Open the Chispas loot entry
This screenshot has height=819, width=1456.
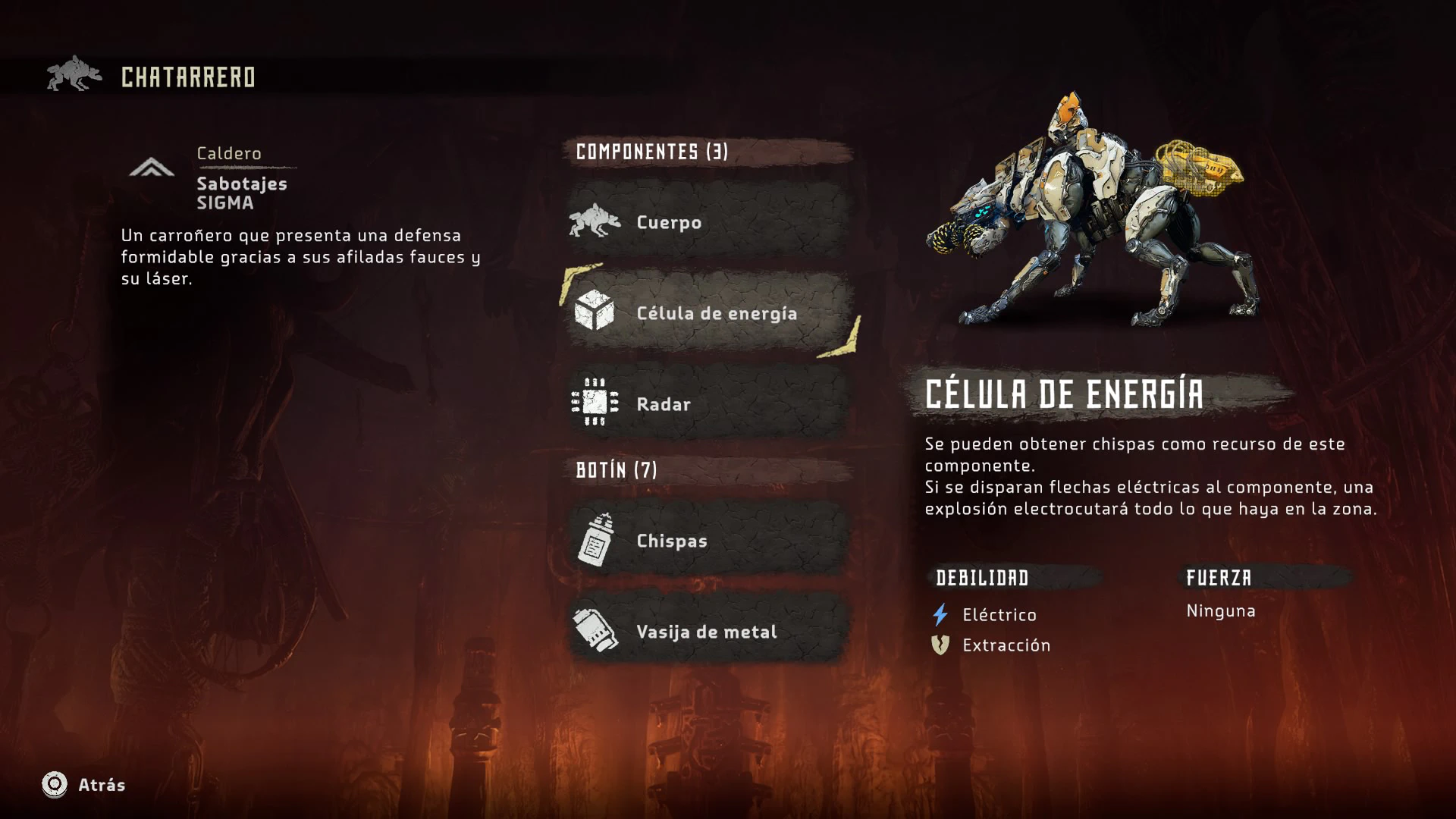(707, 540)
